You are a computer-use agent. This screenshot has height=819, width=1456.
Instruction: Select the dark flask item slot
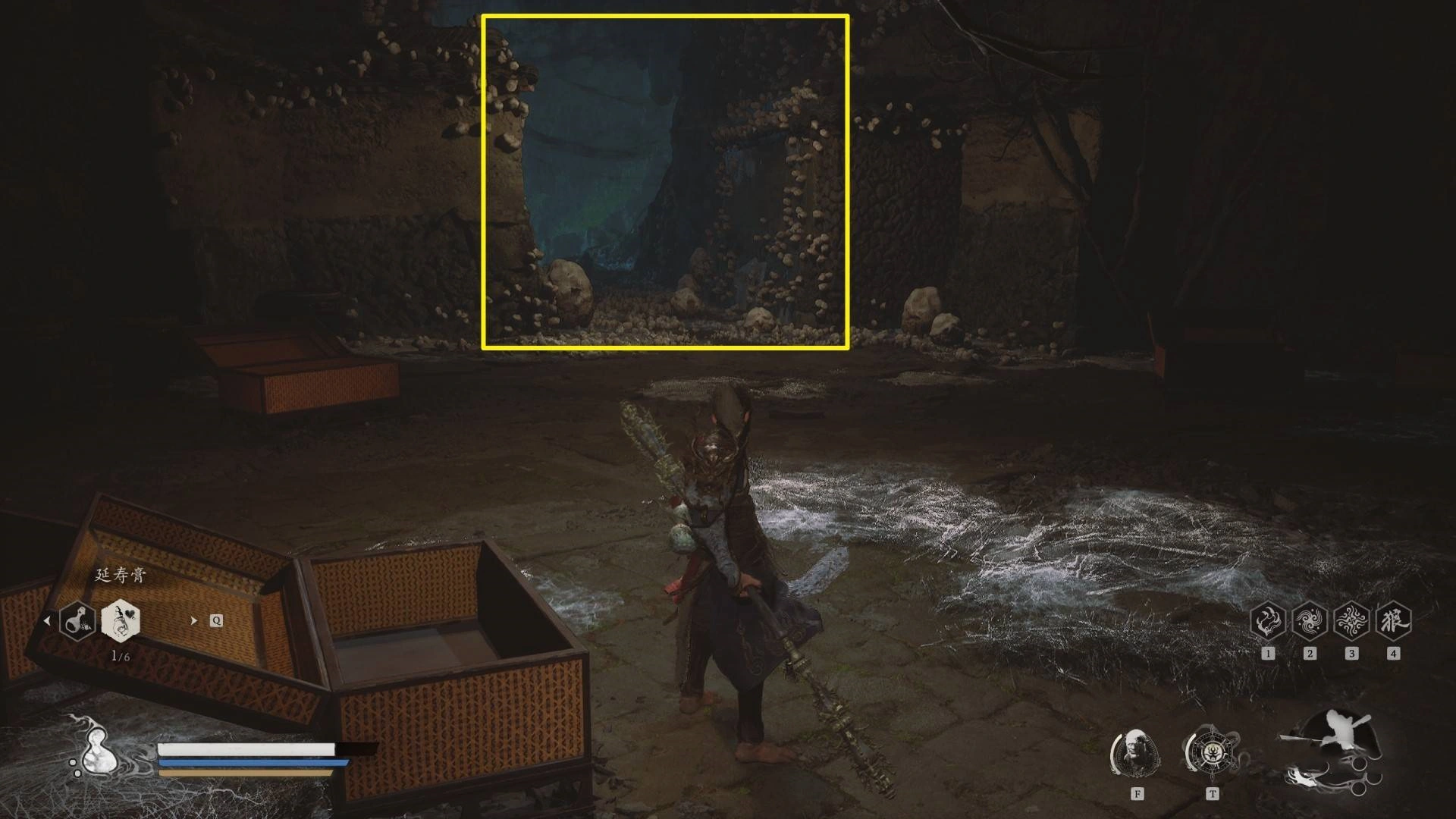(77, 621)
